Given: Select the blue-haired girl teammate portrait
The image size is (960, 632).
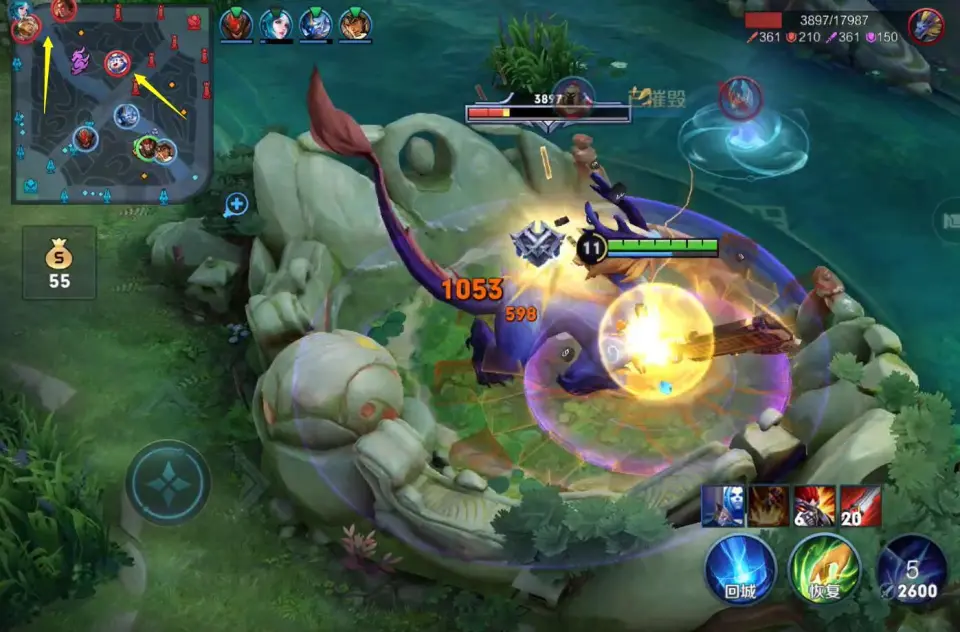Looking at the screenshot, I should click(276, 24).
